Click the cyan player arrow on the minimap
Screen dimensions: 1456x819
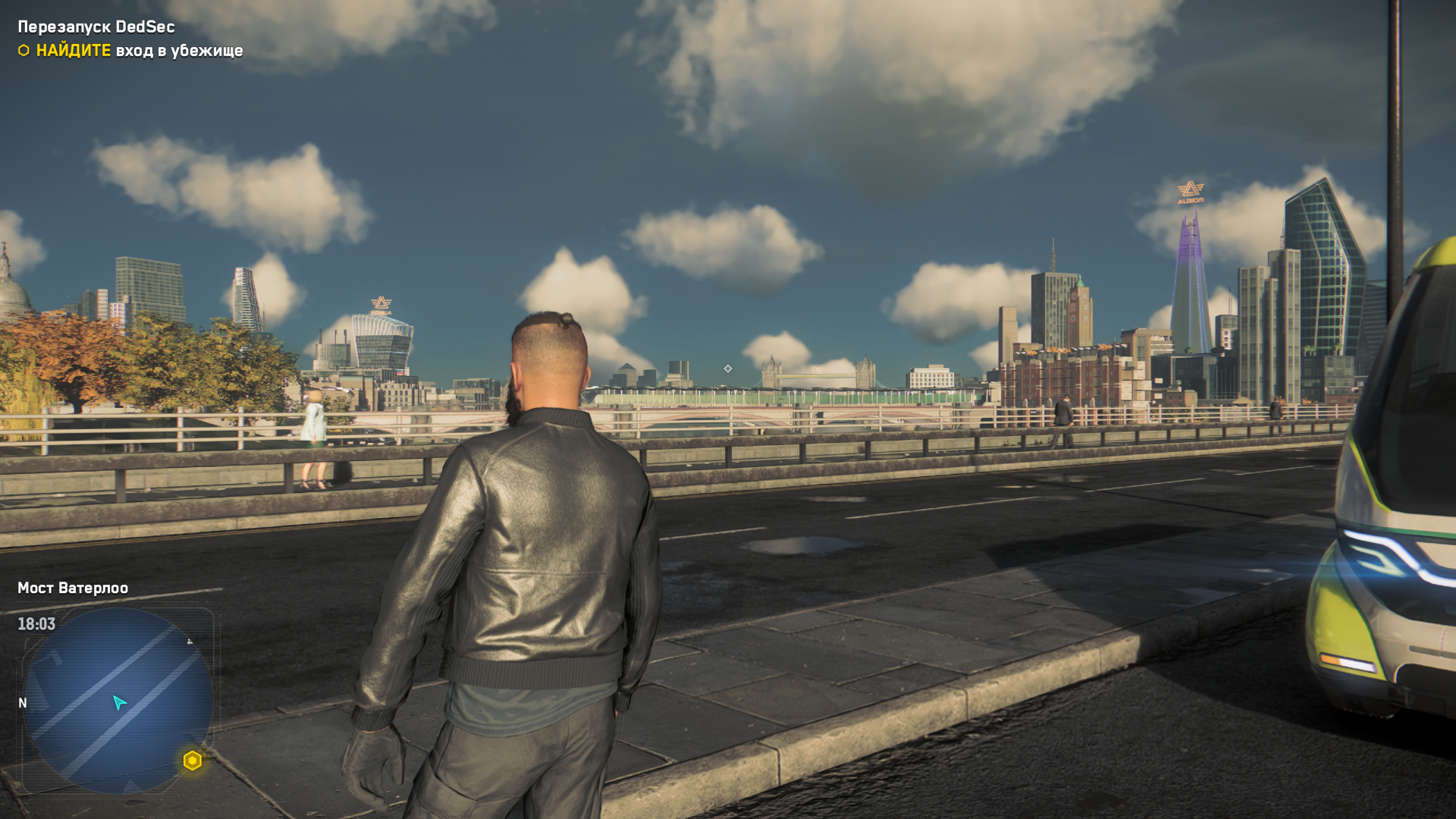(x=119, y=703)
